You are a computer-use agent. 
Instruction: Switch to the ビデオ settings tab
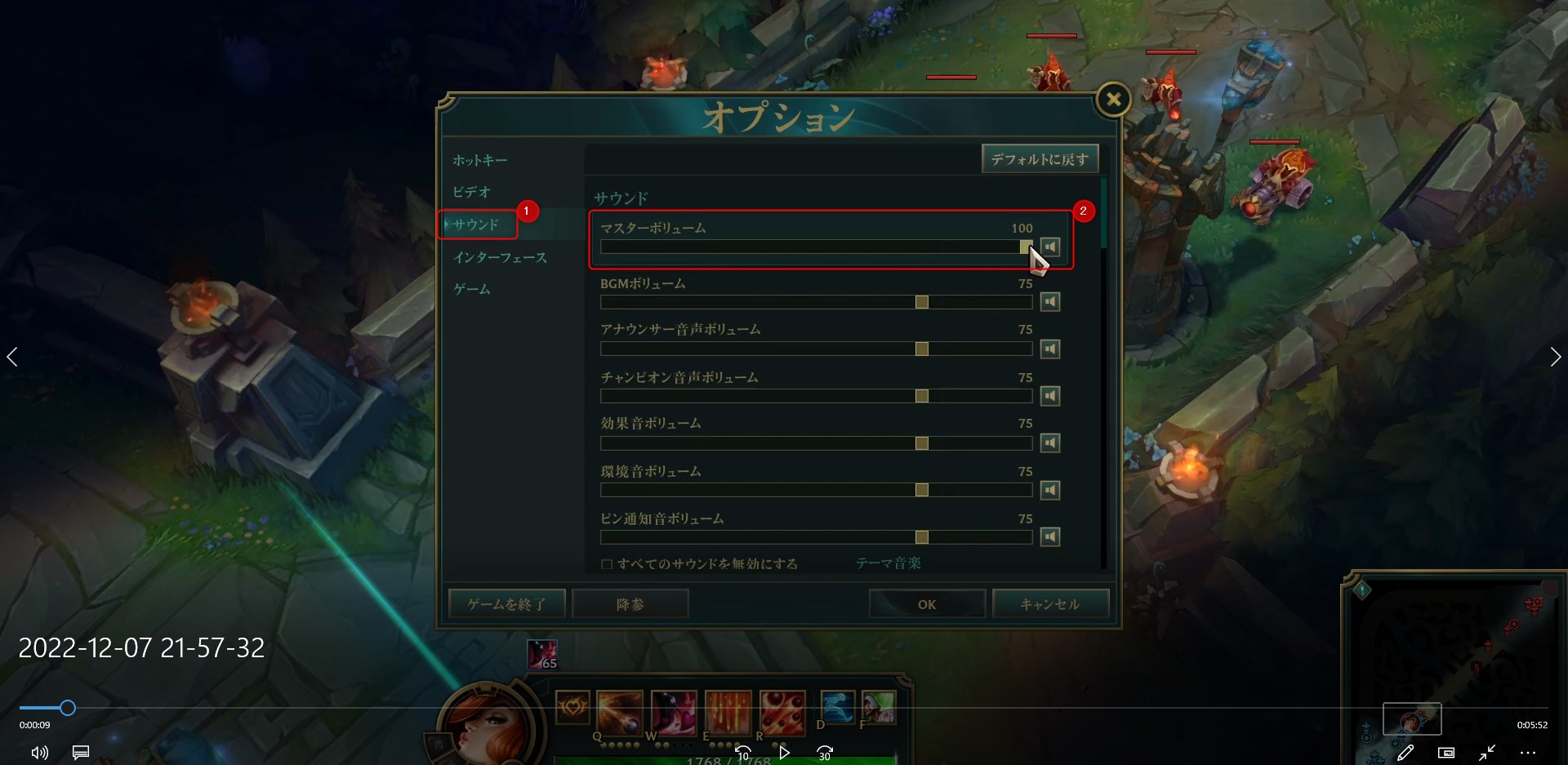[x=472, y=192]
